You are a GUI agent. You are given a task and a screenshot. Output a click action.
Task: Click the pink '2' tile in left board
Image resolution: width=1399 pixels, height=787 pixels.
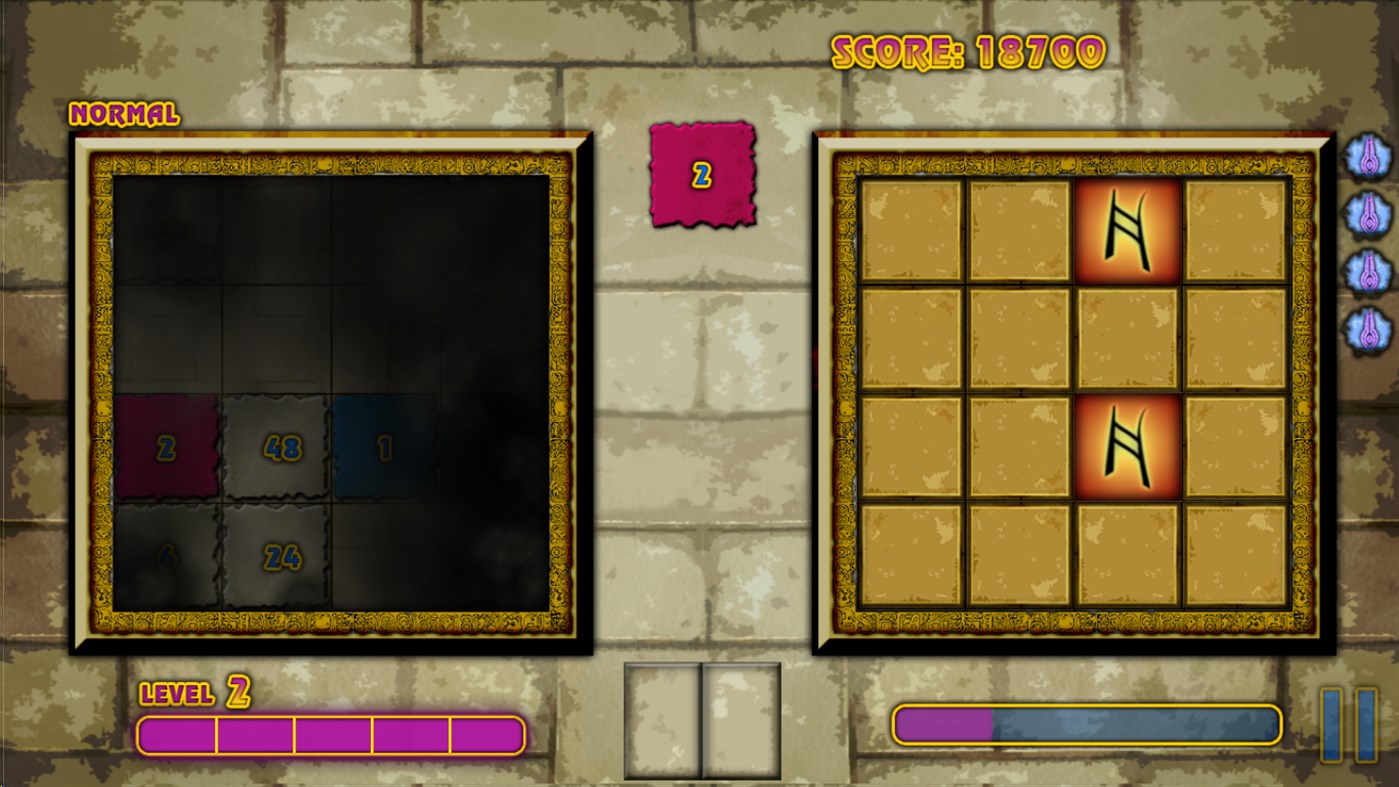coord(167,445)
